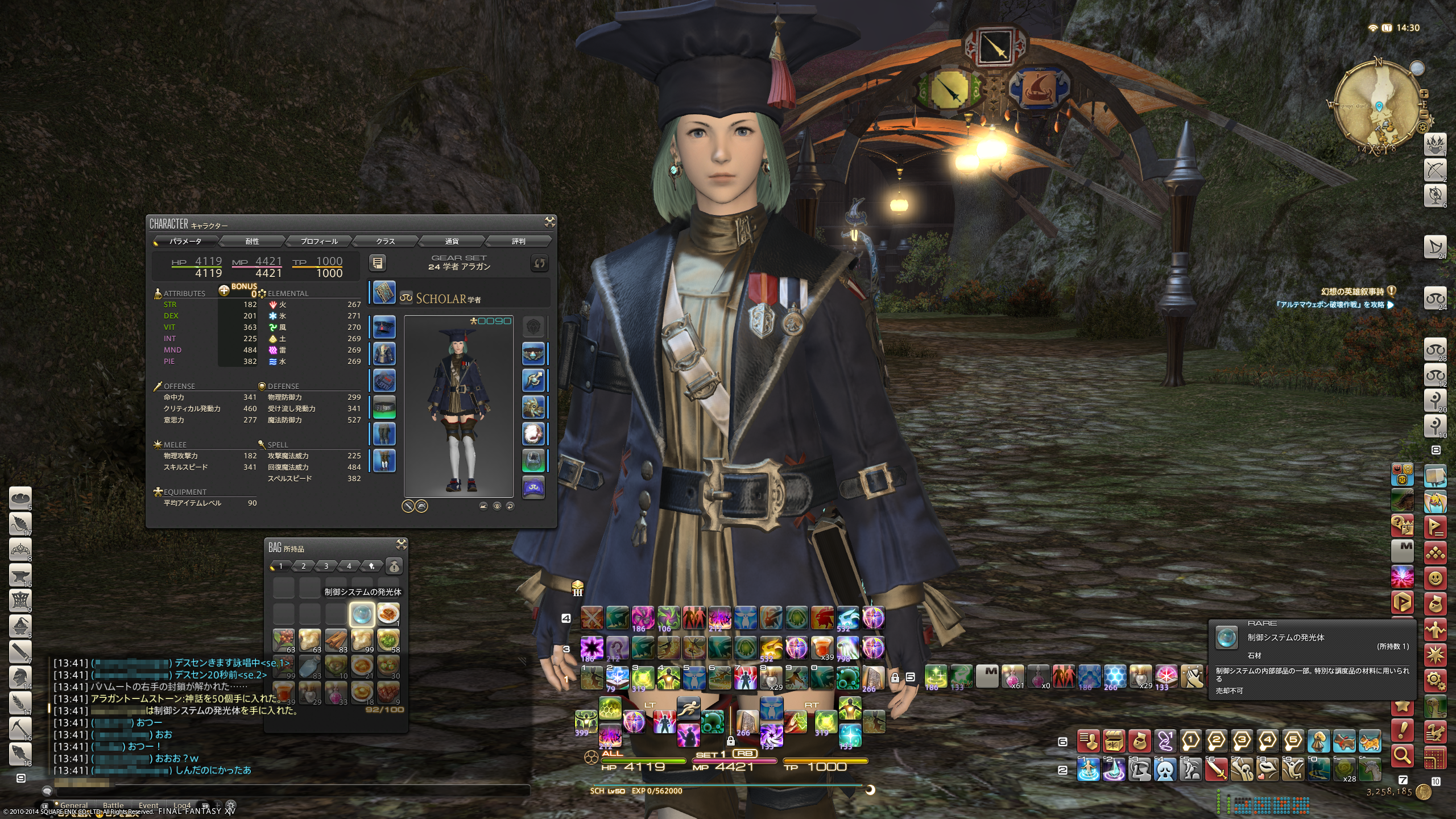Select the glowing blue orb item
The image size is (1456, 819).
click(362, 614)
